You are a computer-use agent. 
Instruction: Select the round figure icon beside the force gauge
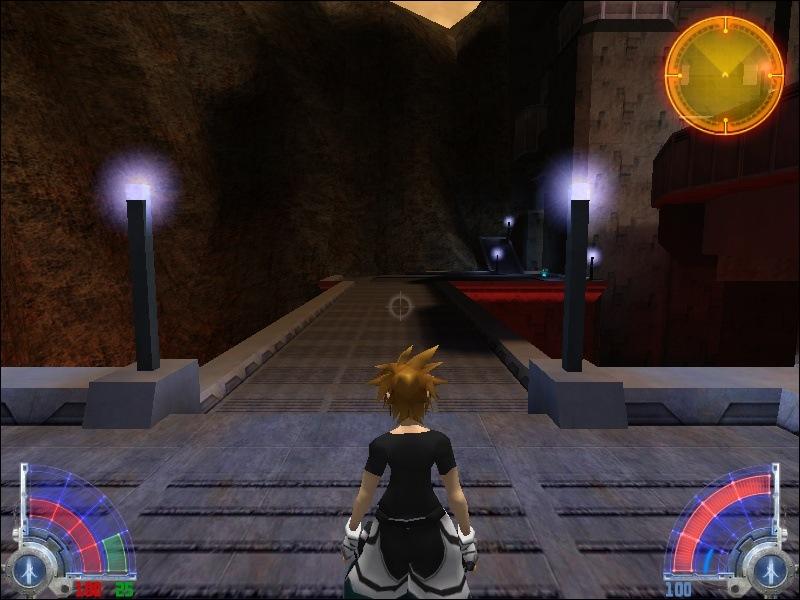tap(769, 569)
